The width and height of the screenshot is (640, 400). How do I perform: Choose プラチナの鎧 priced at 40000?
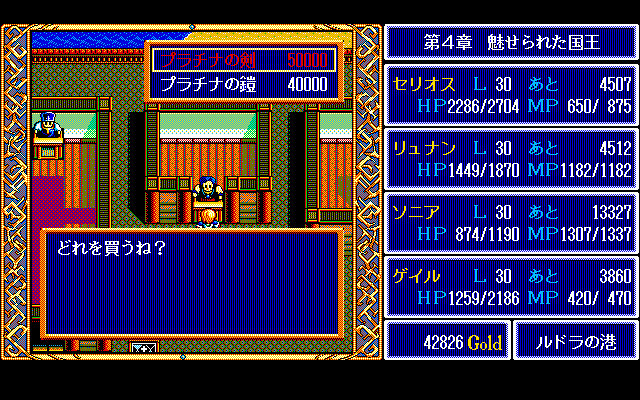[244, 85]
